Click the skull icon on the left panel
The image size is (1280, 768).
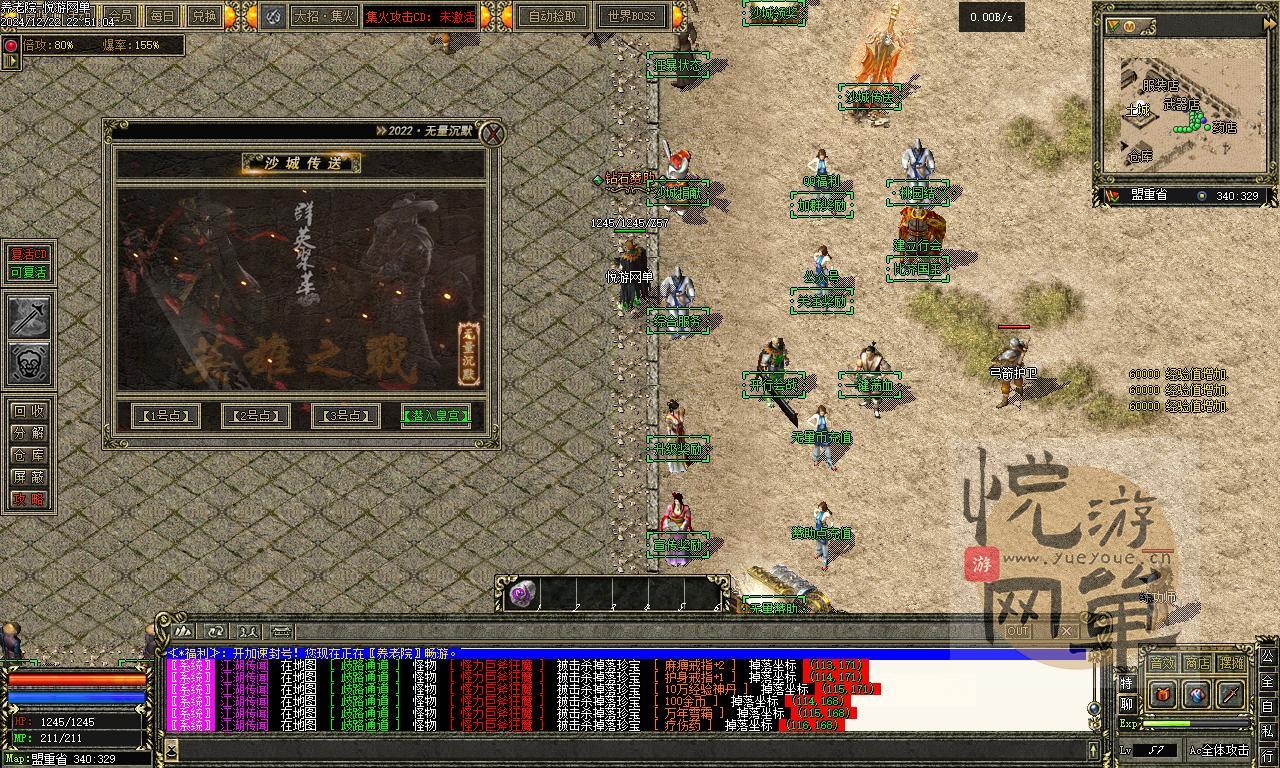click(29, 363)
